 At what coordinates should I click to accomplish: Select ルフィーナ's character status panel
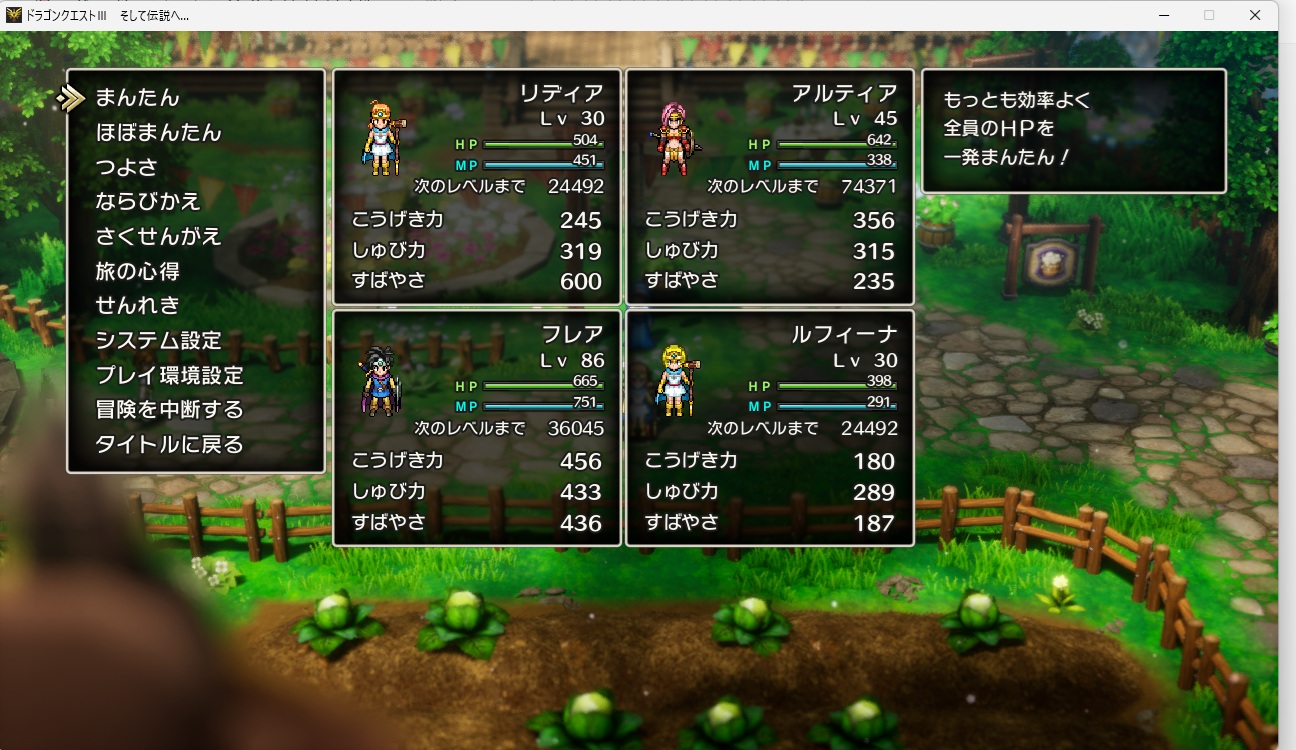770,428
